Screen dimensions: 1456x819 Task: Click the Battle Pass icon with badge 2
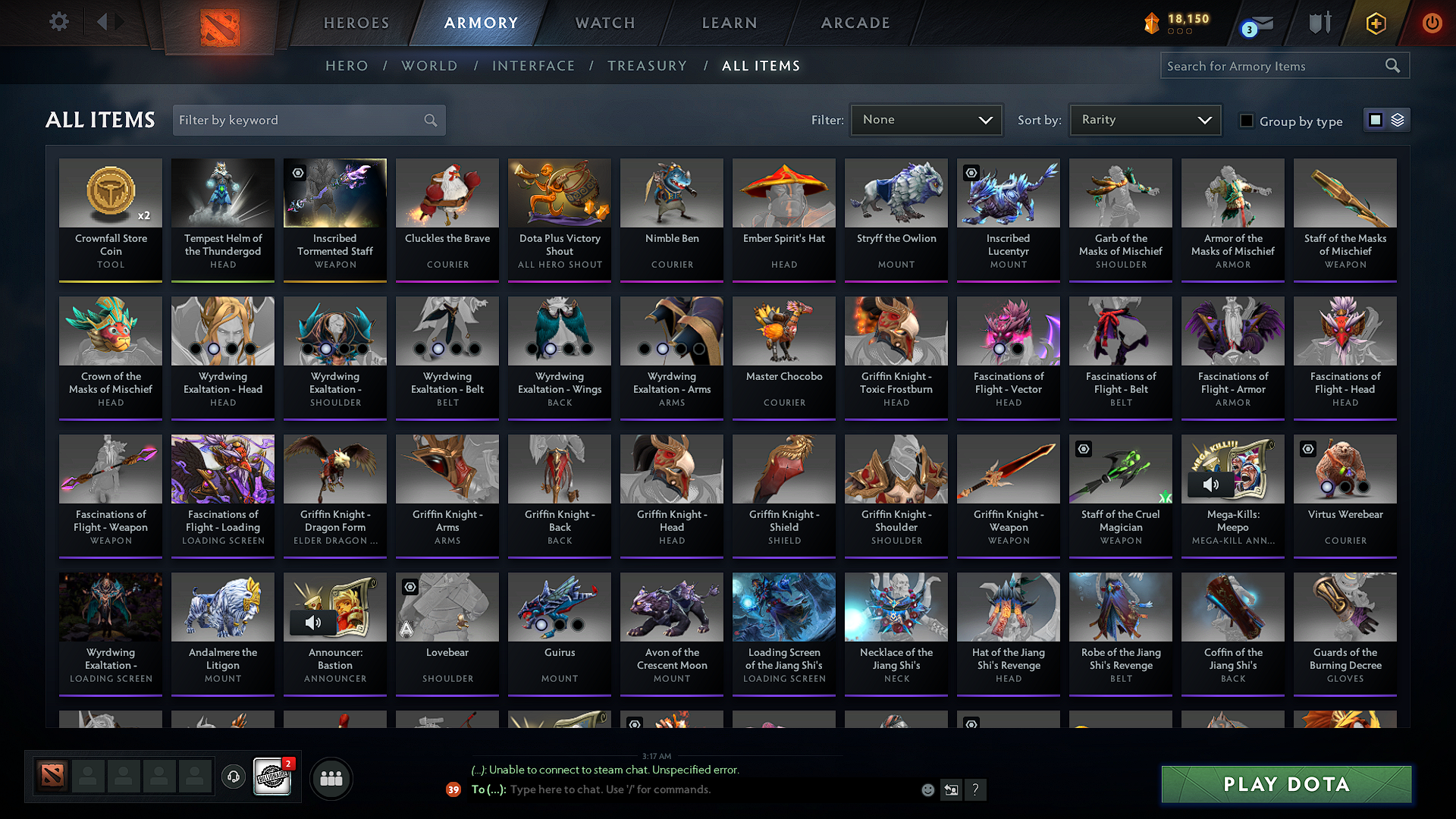272,777
